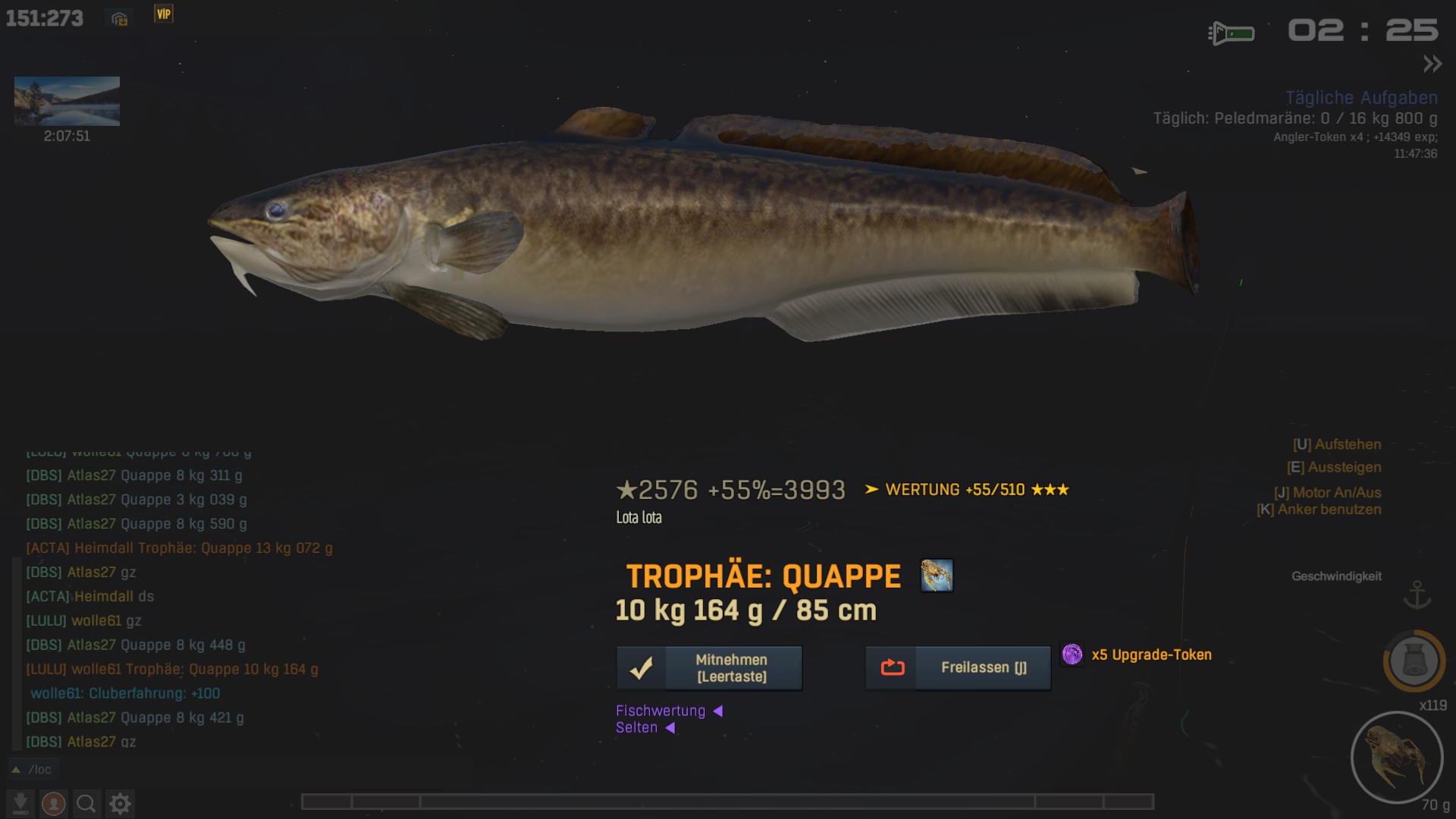Click the crayfish icon beside the trophy title
Screen dimensions: 1456x819
(x=937, y=576)
